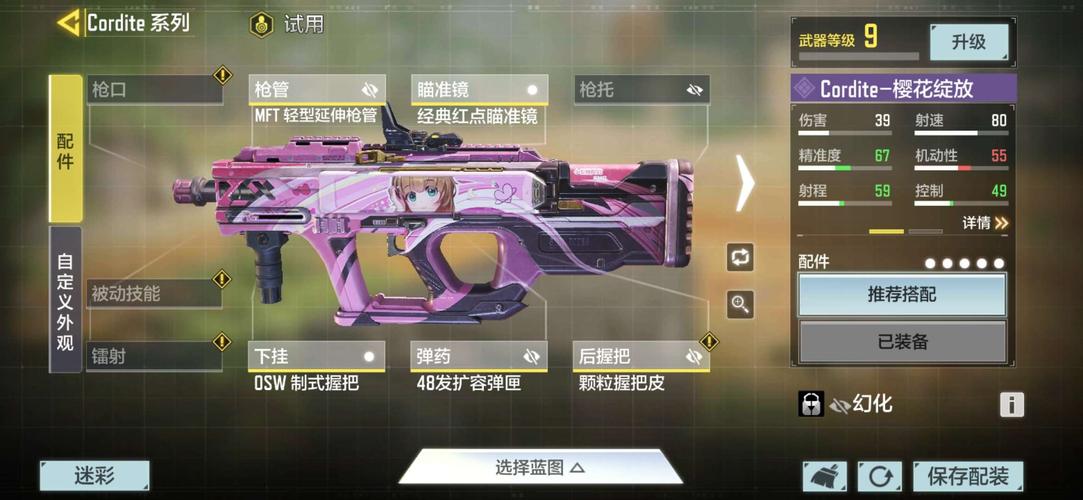Select the 镭射 laser slot
The height and width of the screenshot is (500, 1083).
click(x=154, y=355)
